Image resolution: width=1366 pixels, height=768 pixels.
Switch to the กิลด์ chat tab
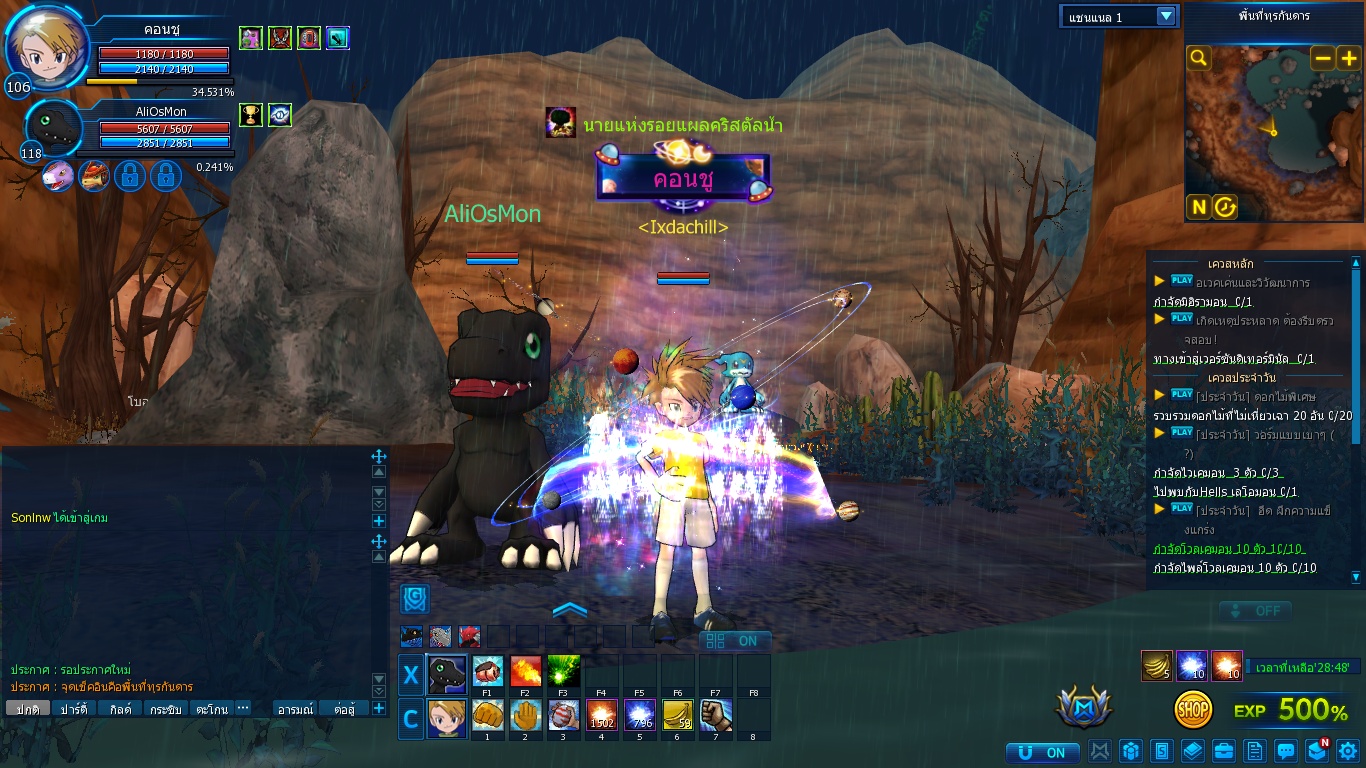[121, 709]
